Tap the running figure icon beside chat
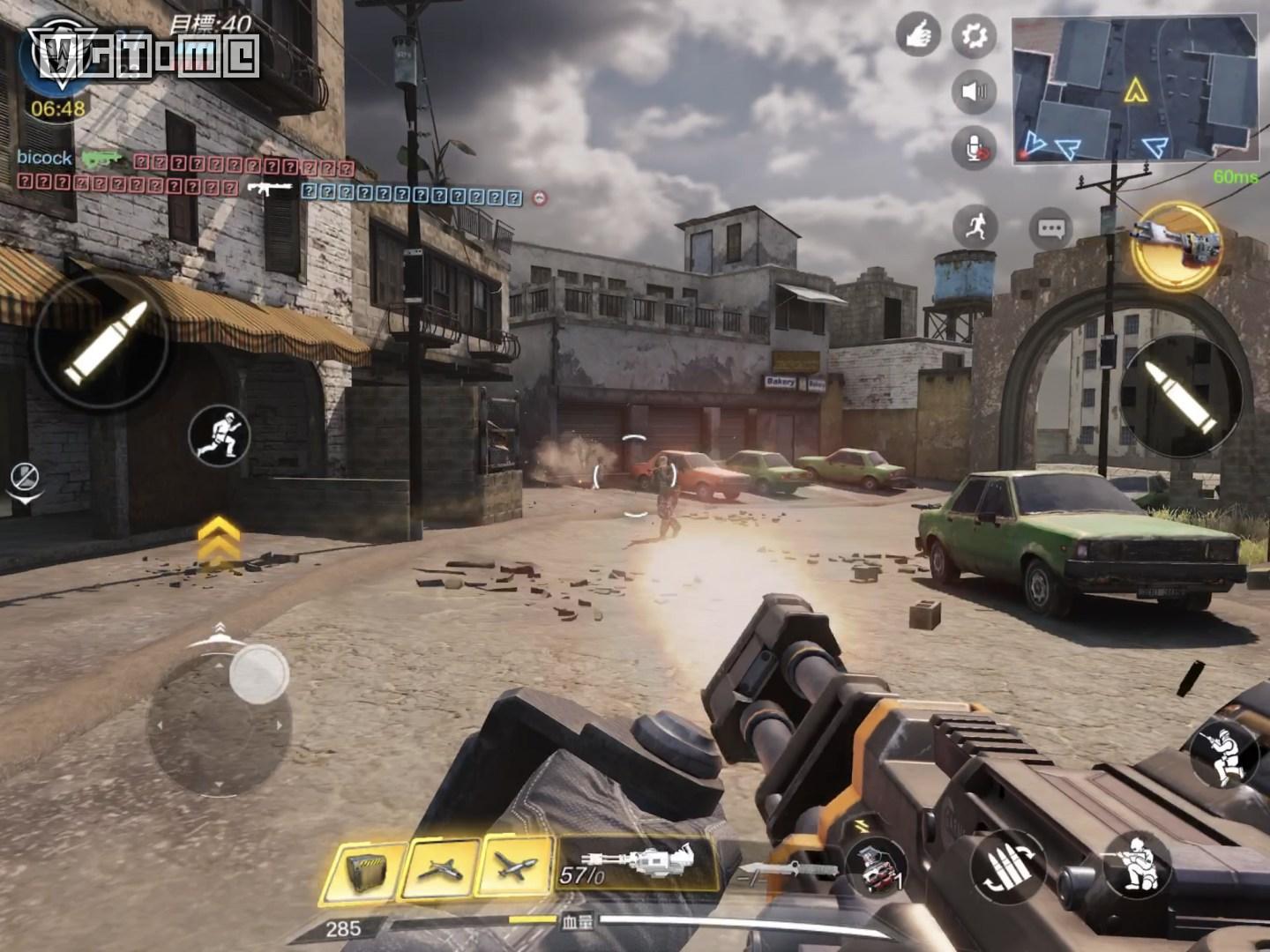 pos(975,227)
